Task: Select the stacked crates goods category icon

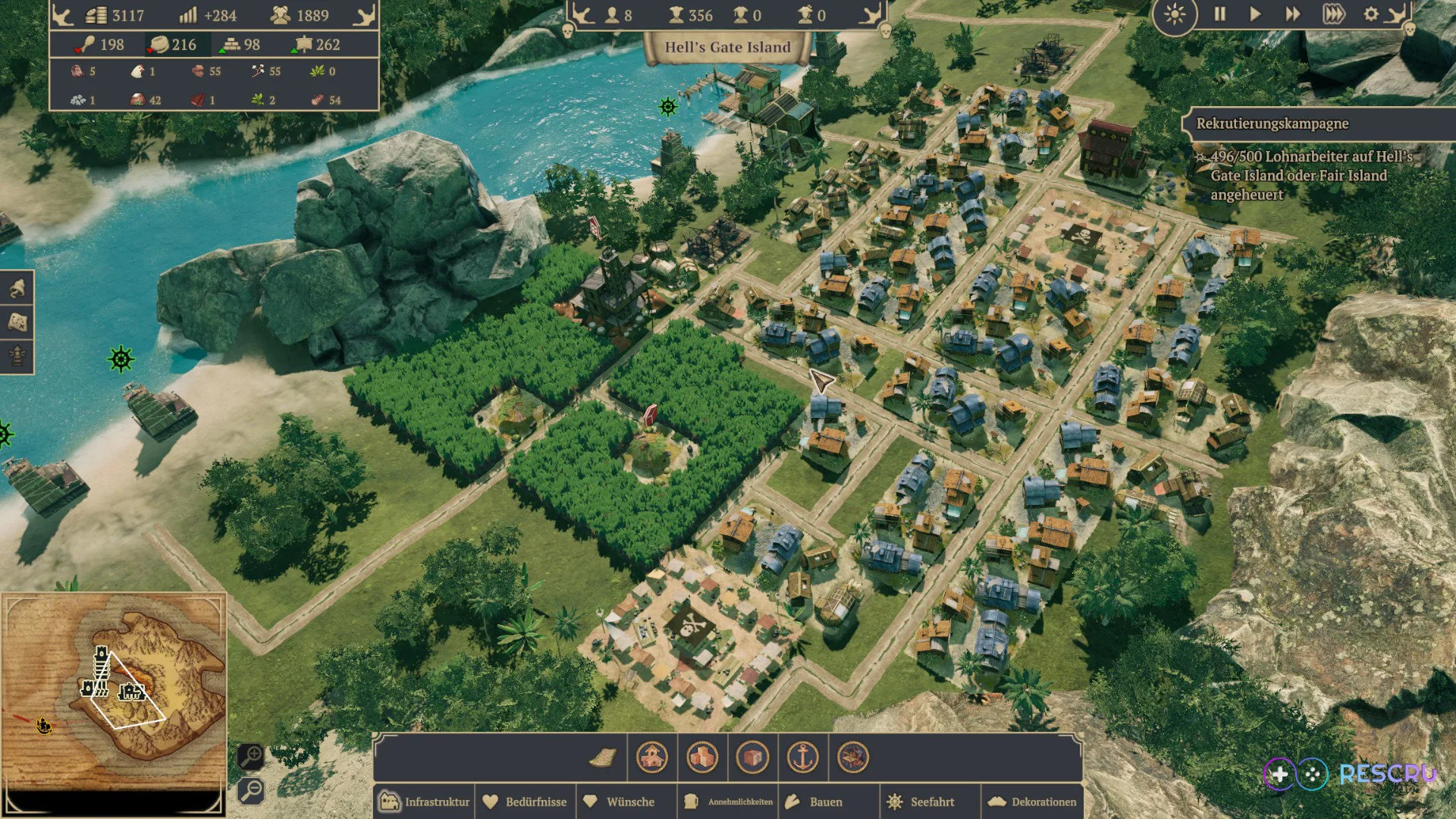Action: [x=701, y=758]
